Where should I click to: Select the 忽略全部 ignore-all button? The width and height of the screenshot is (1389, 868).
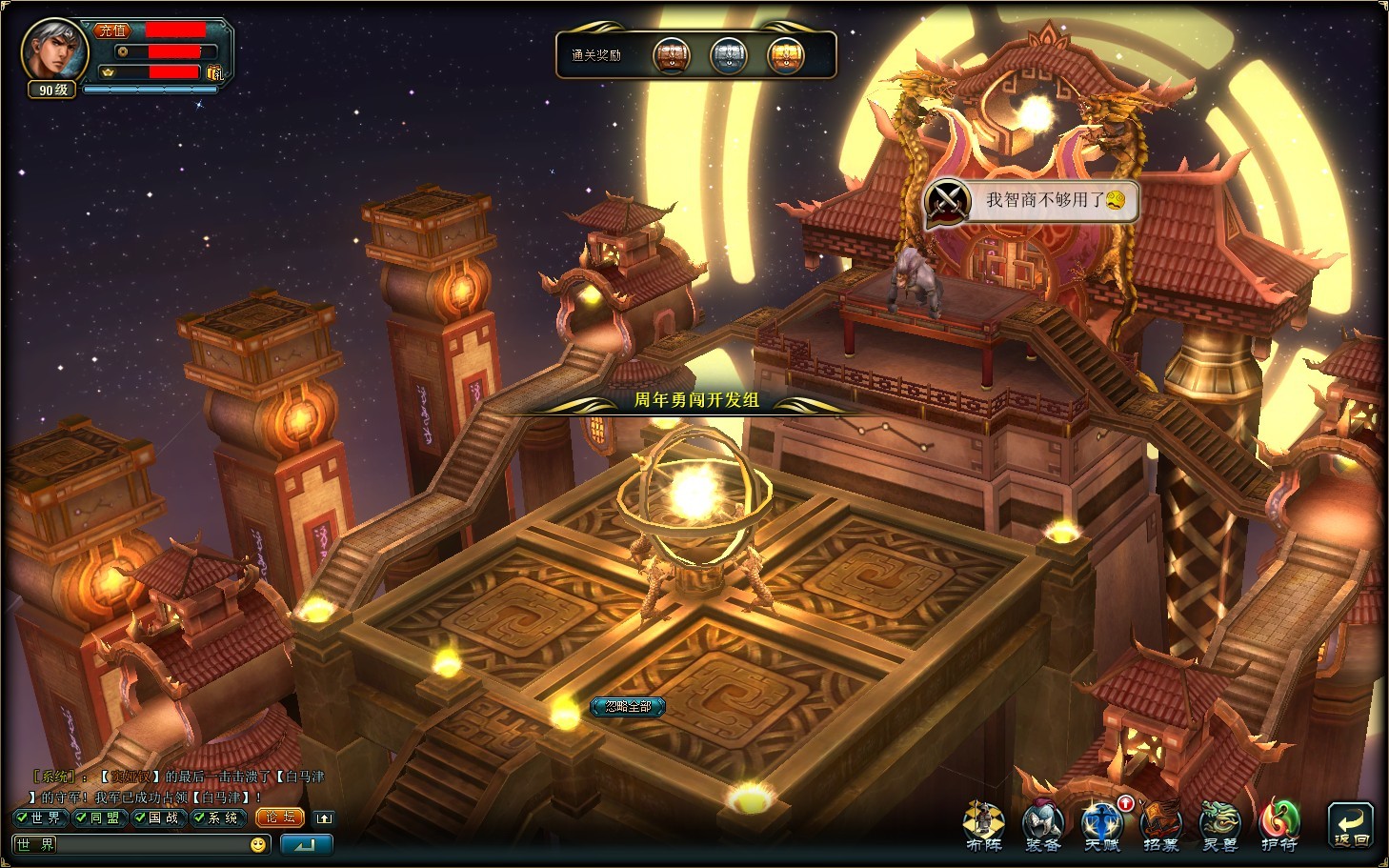pyautogui.click(x=628, y=706)
